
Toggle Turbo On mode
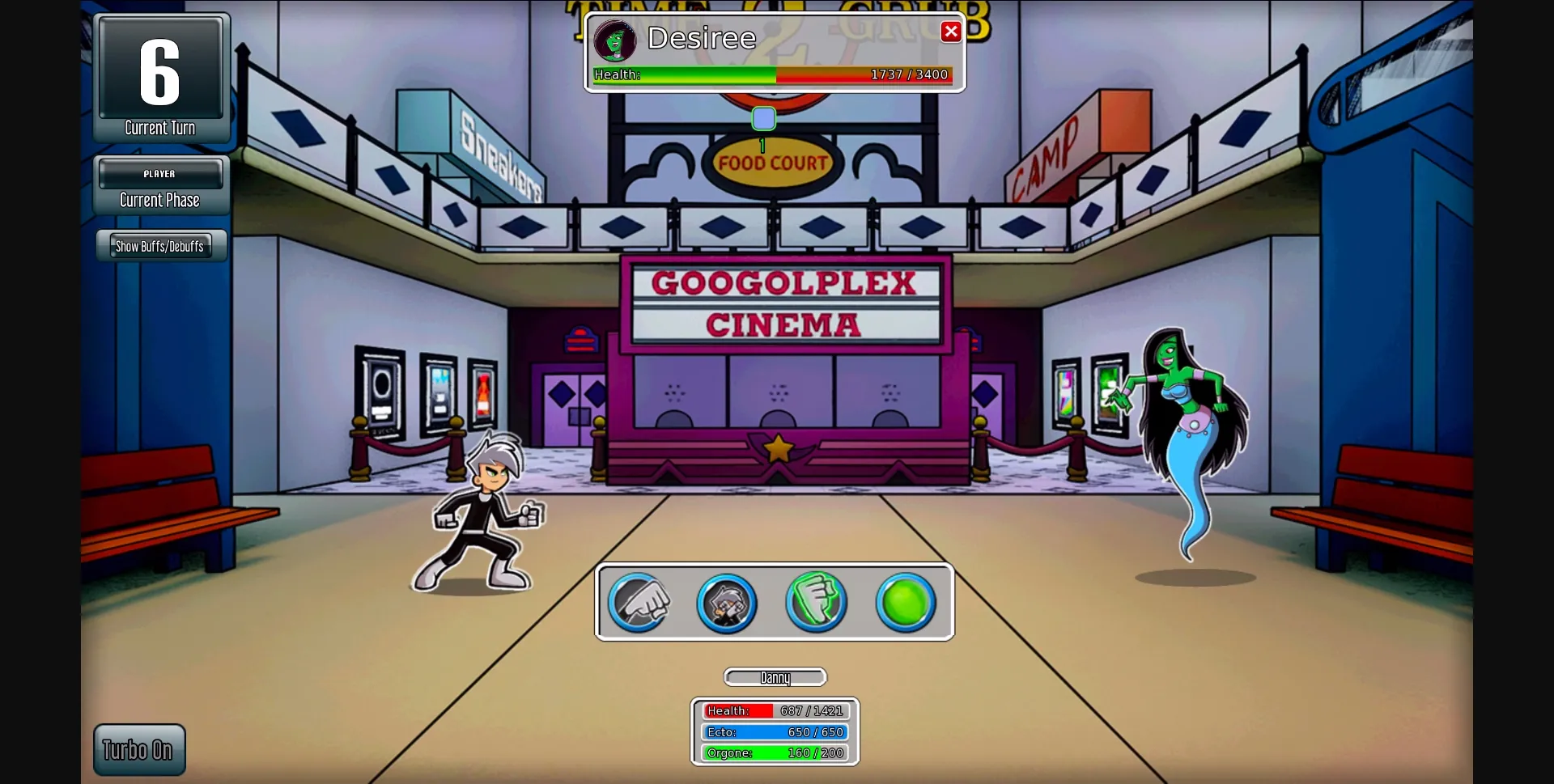click(x=138, y=749)
